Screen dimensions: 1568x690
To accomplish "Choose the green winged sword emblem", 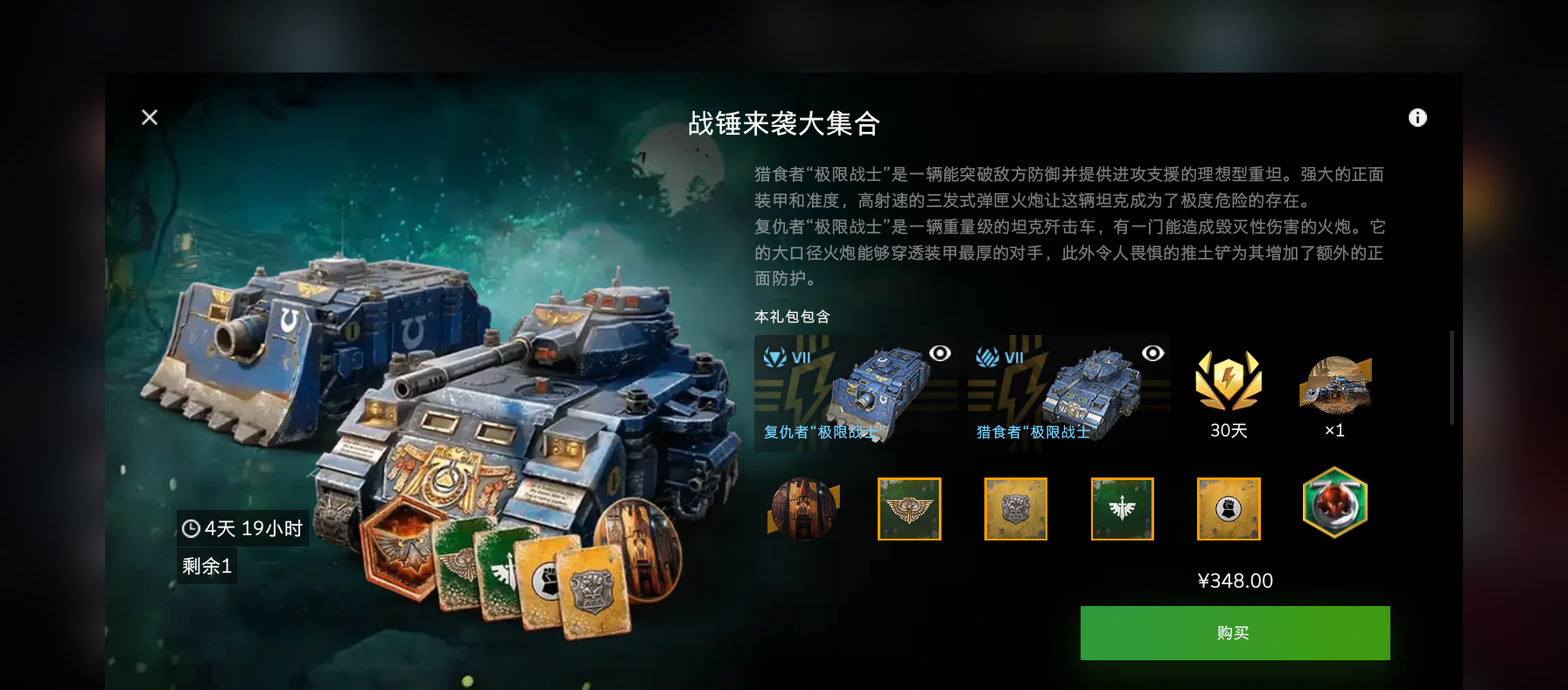I will pyautogui.click(x=1122, y=509).
